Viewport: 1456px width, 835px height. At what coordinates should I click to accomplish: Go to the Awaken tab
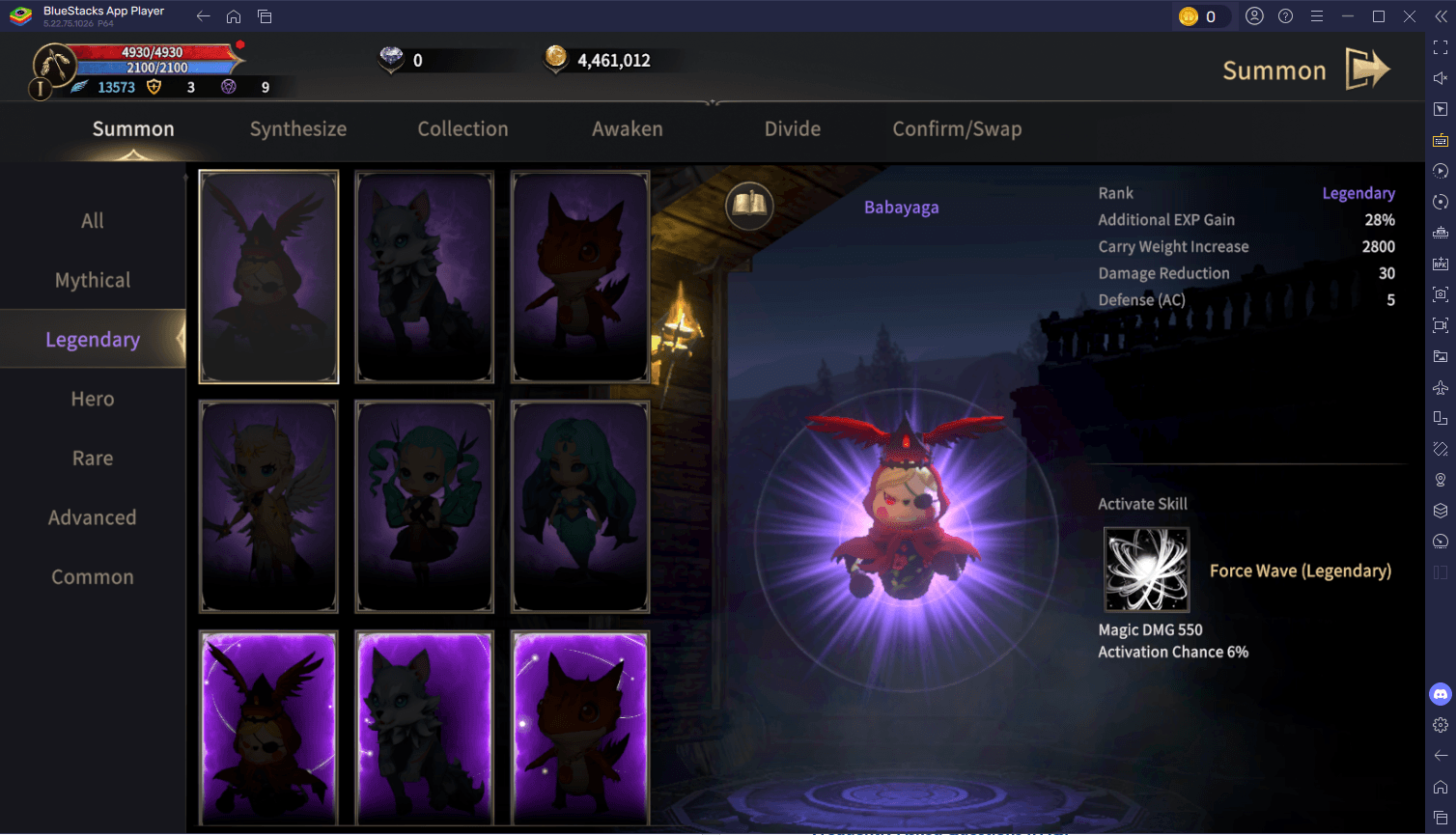click(627, 129)
